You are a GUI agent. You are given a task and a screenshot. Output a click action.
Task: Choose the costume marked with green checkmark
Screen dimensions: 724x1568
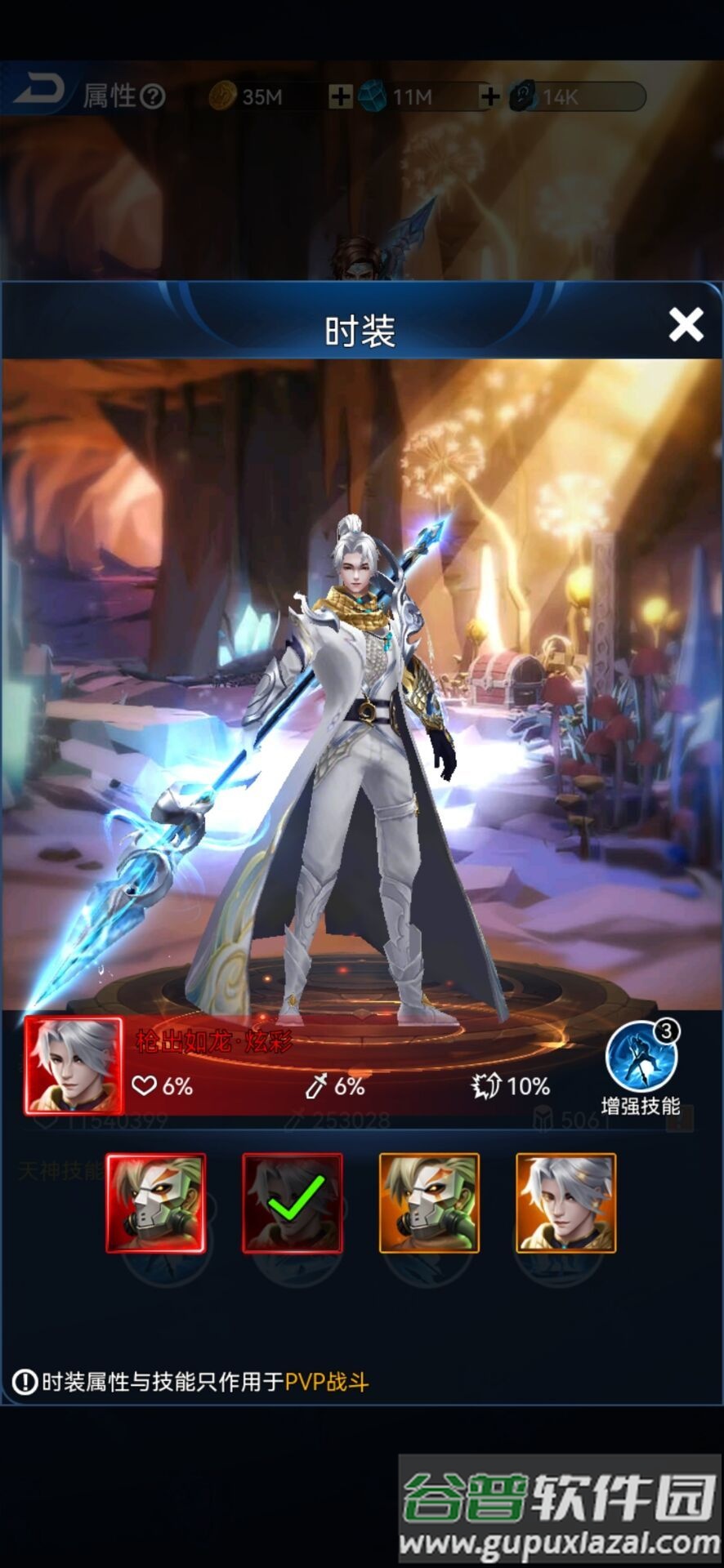[x=292, y=1202]
